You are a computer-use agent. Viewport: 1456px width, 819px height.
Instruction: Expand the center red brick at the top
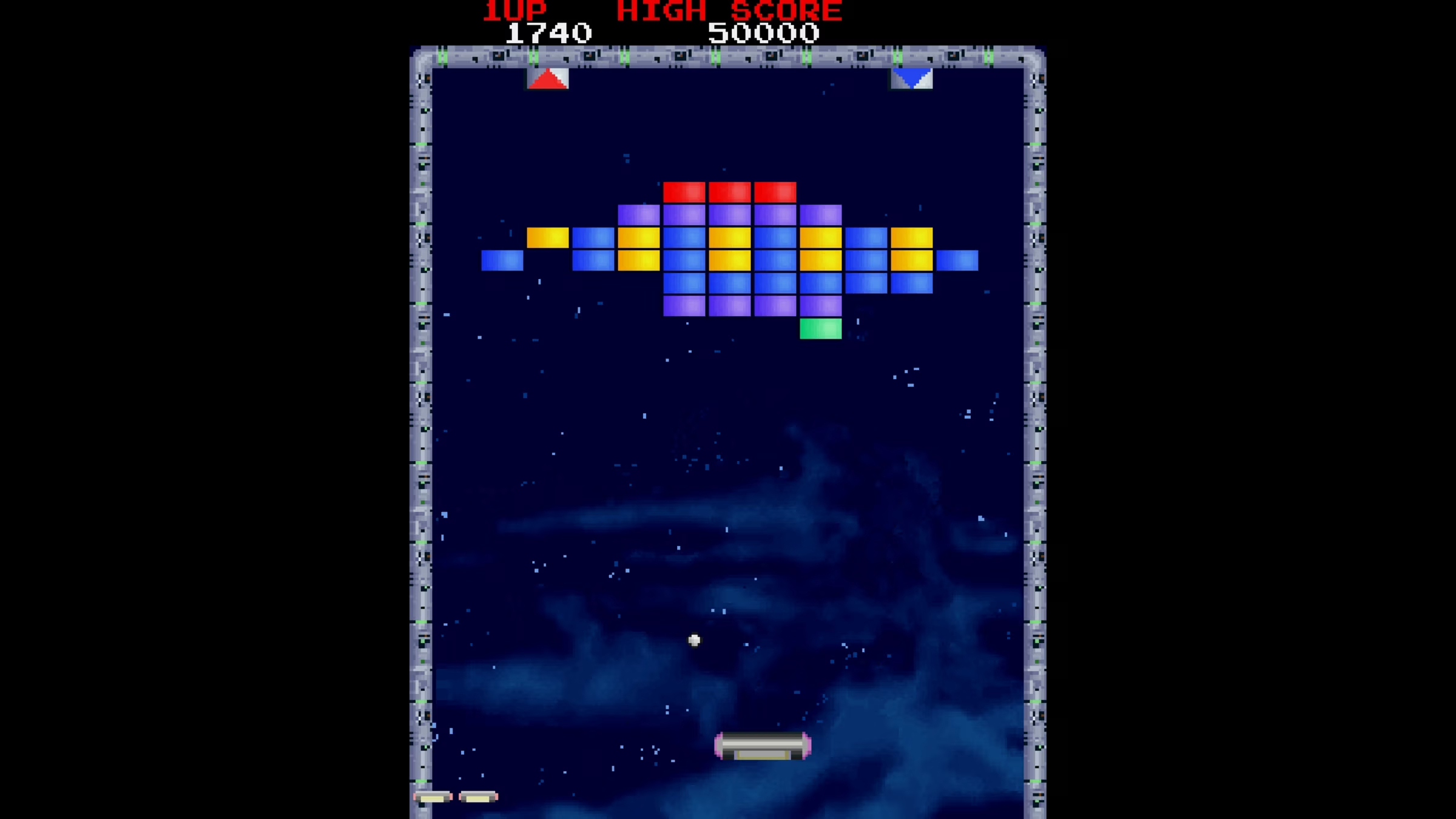(x=731, y=192)
